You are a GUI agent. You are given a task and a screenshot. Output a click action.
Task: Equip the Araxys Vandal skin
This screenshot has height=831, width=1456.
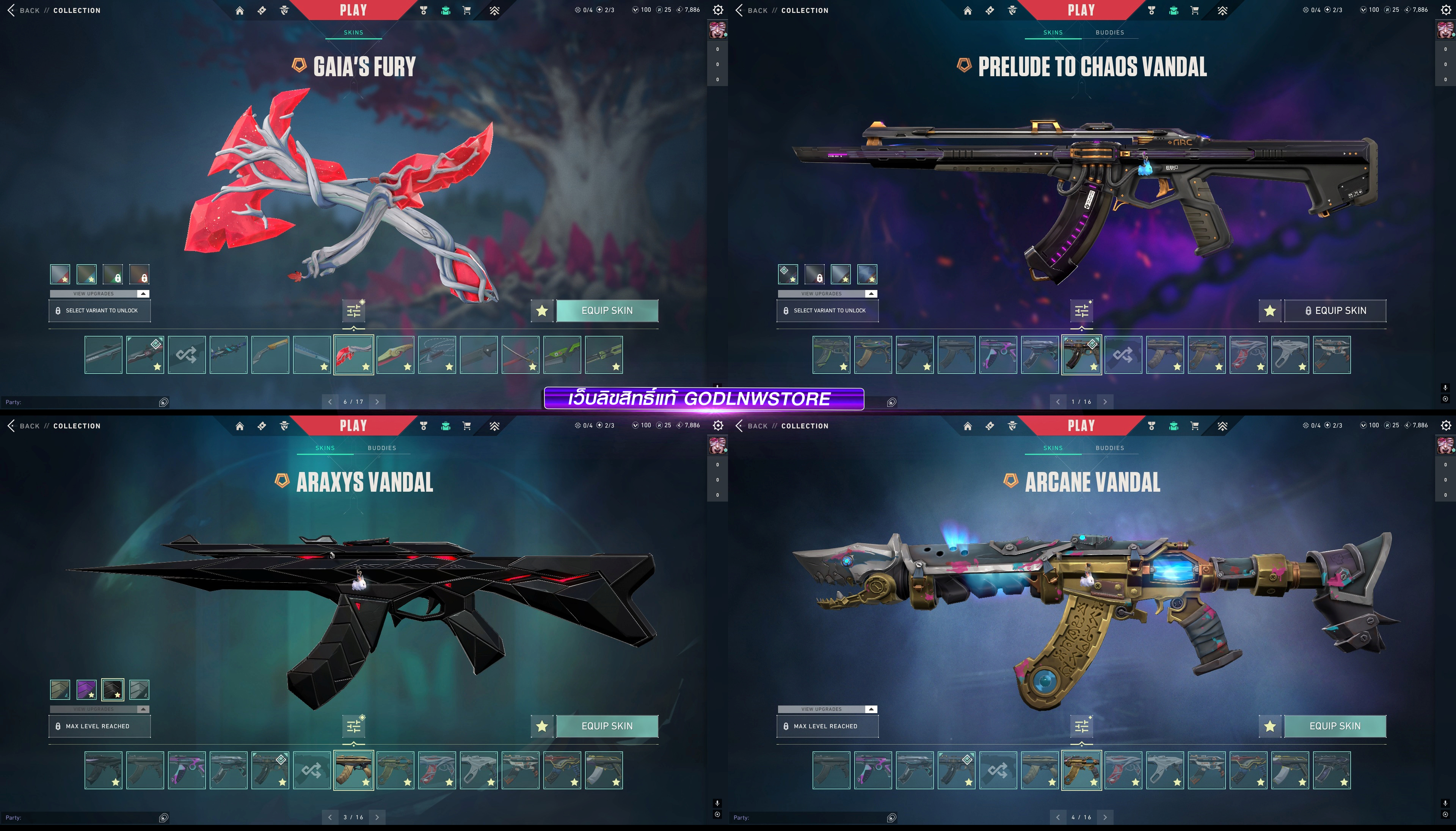tap(607, 726)
